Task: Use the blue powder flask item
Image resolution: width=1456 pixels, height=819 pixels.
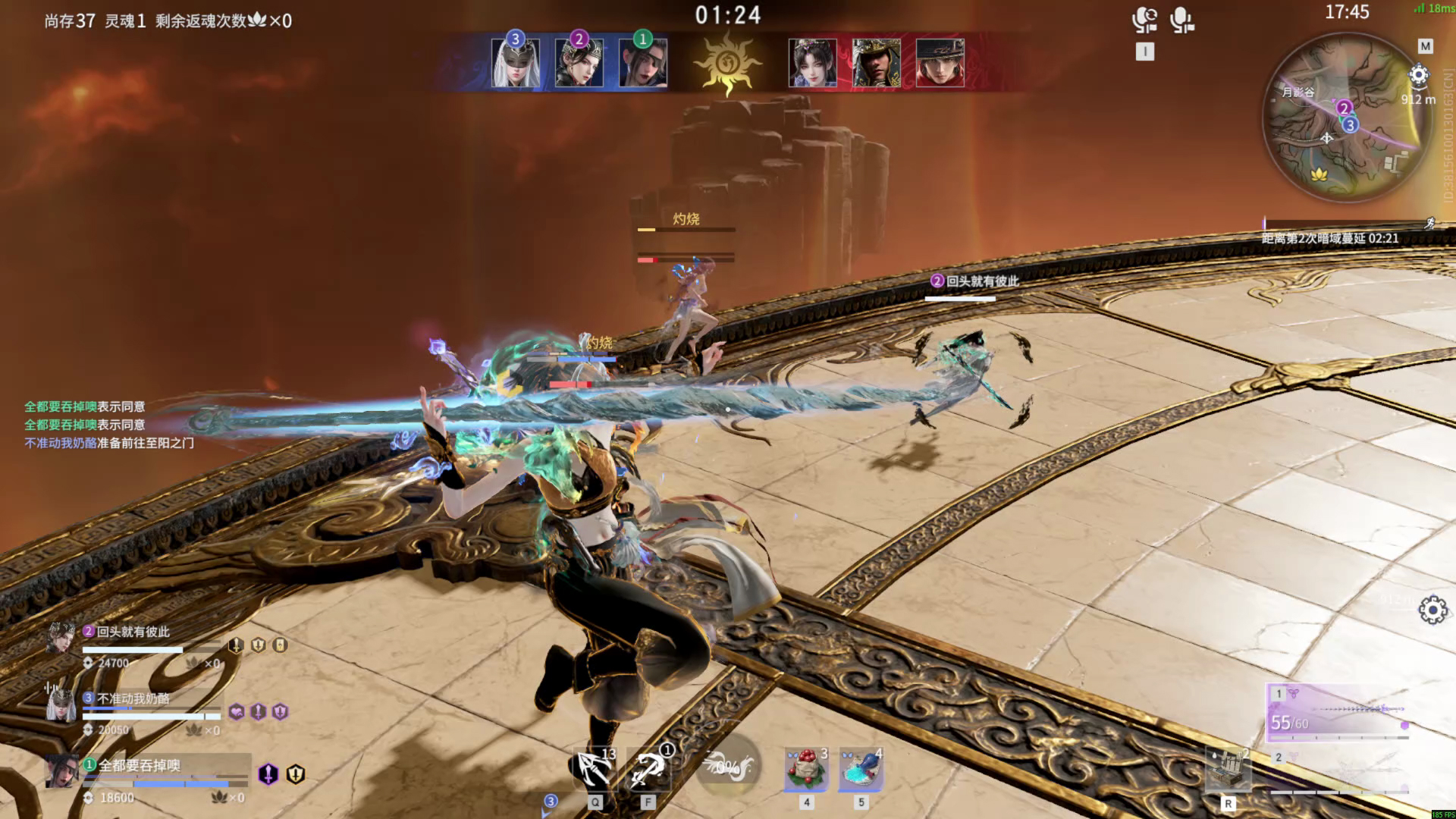Action: point(861,770)
